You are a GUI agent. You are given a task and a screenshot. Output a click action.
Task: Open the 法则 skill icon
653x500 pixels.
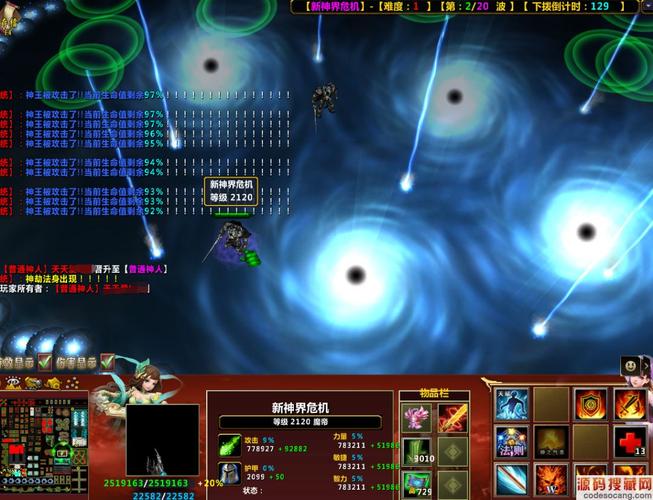pyautogui.click(x=511, y=442)
